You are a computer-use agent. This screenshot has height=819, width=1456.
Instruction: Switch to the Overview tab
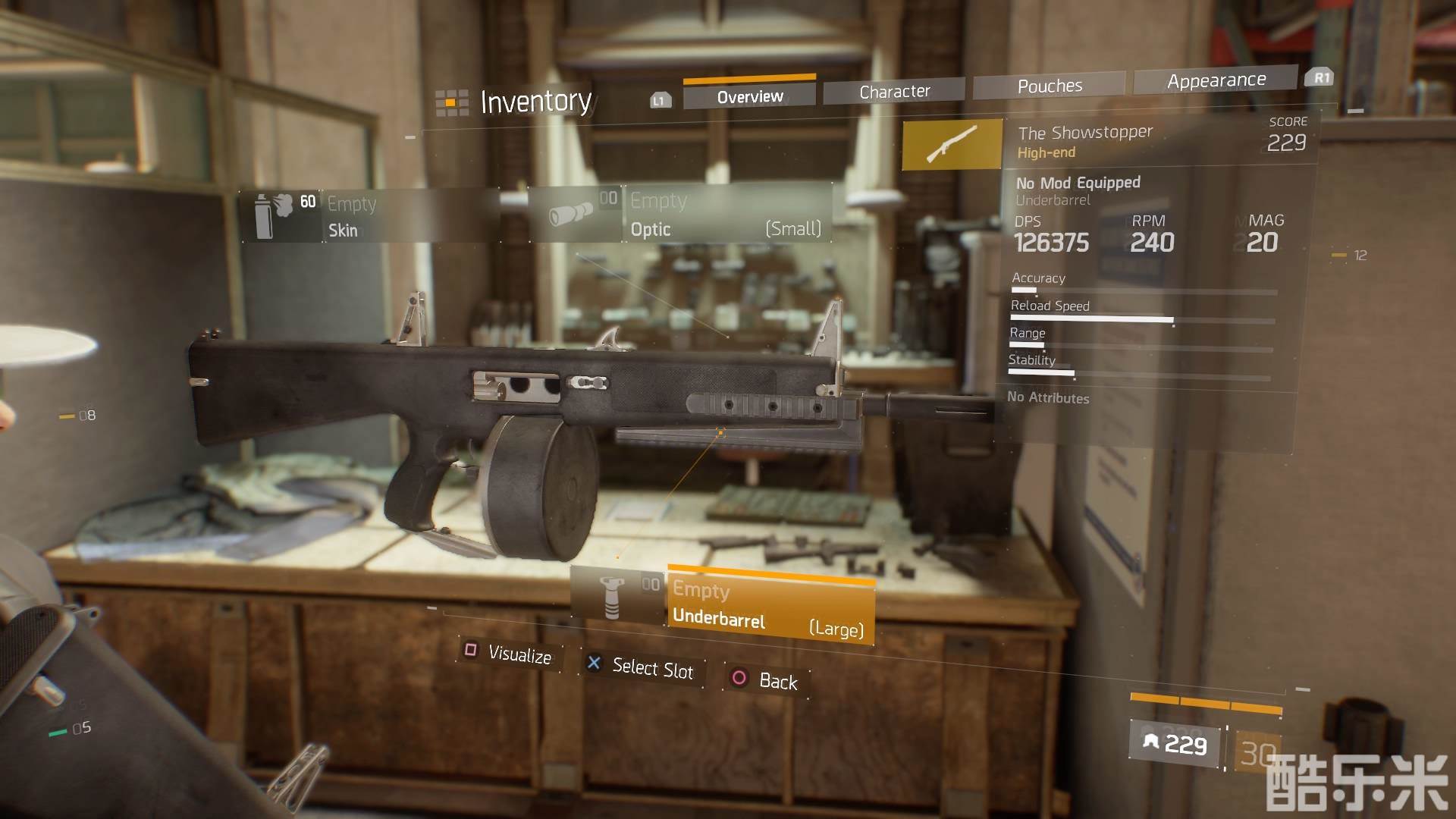pos(749,96)
